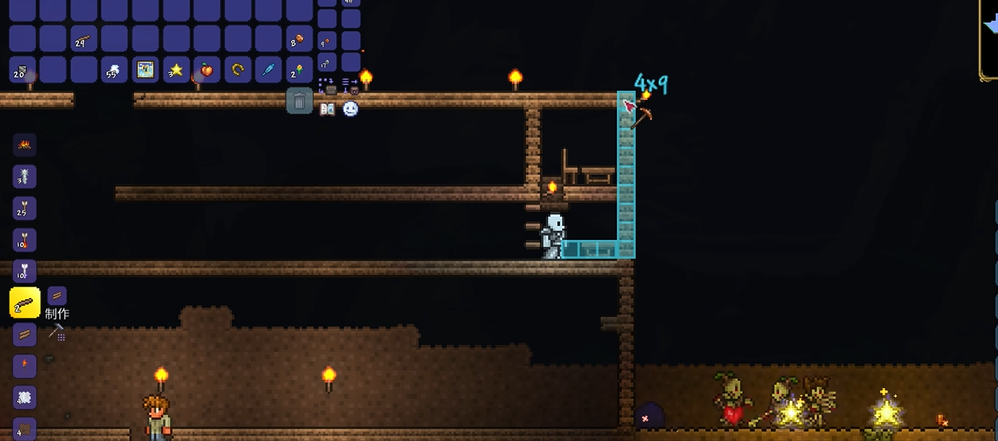The height and width of the screenshot is (441, 998).
Task: Select the golden horseshoe slot
Action: (x=238, y=70)
